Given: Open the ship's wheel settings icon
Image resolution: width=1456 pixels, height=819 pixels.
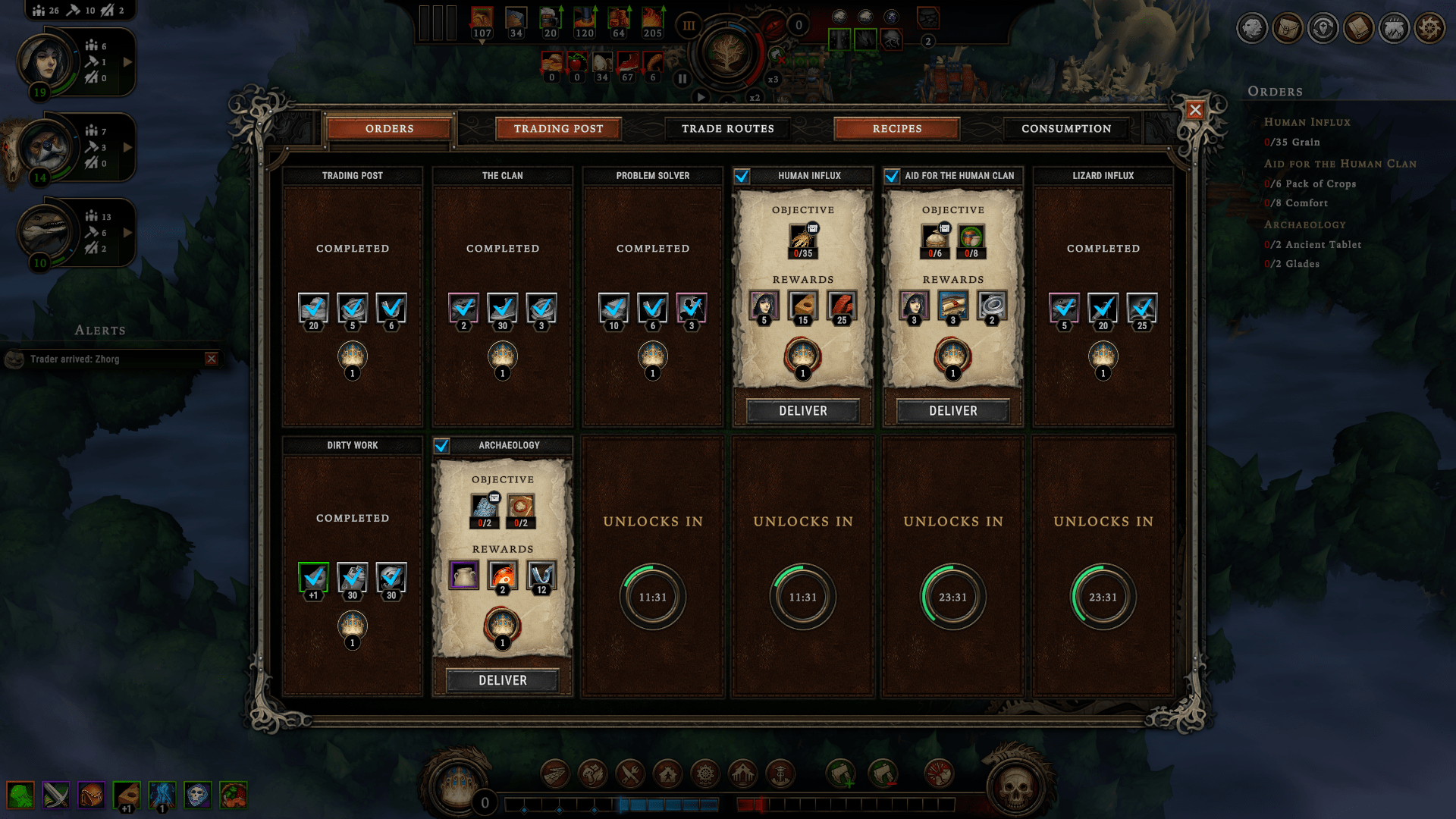Looking at the screenshot, I should coord(1429,29).
